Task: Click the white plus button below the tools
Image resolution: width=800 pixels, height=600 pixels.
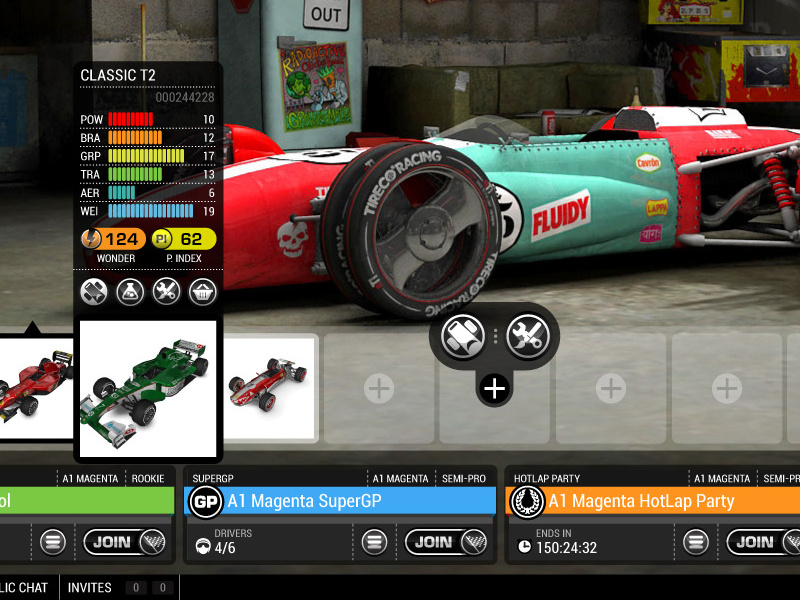Action: coord(495,388)
